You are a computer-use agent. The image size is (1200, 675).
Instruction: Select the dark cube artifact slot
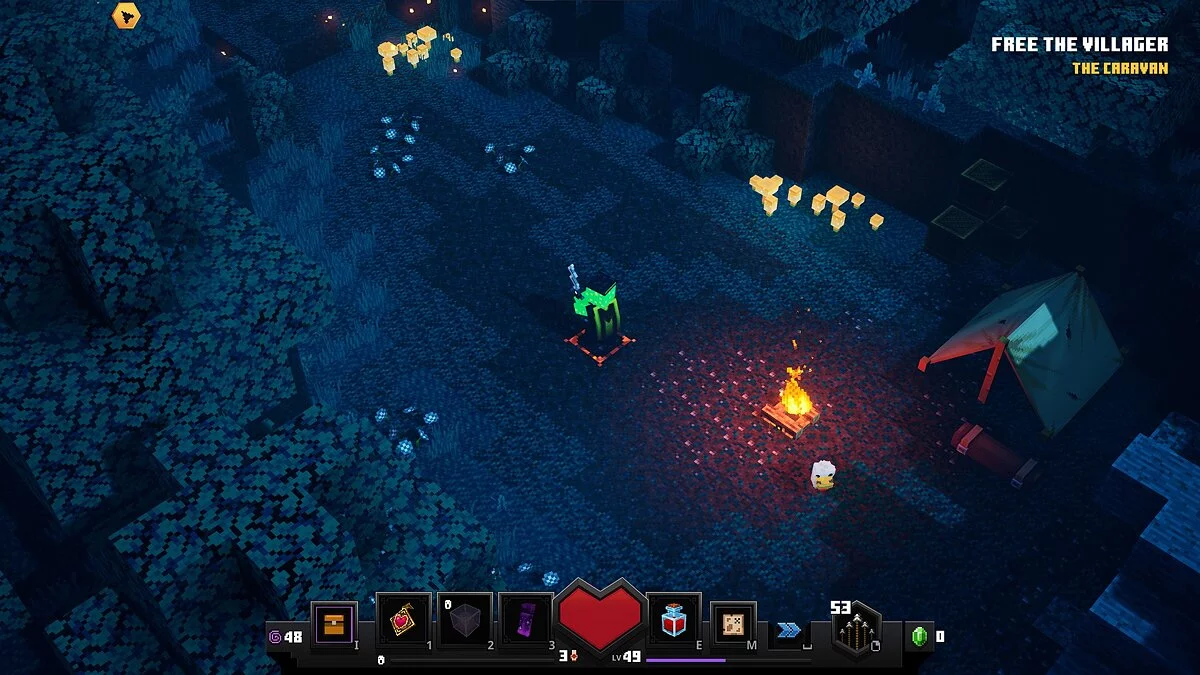click(x=465, y=621)
